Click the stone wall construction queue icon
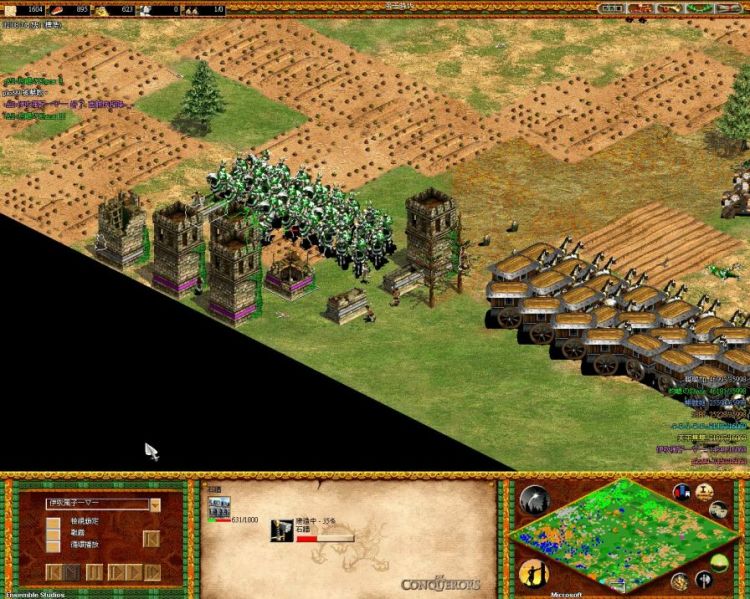750x599 pixels. (x=281, y=529)
